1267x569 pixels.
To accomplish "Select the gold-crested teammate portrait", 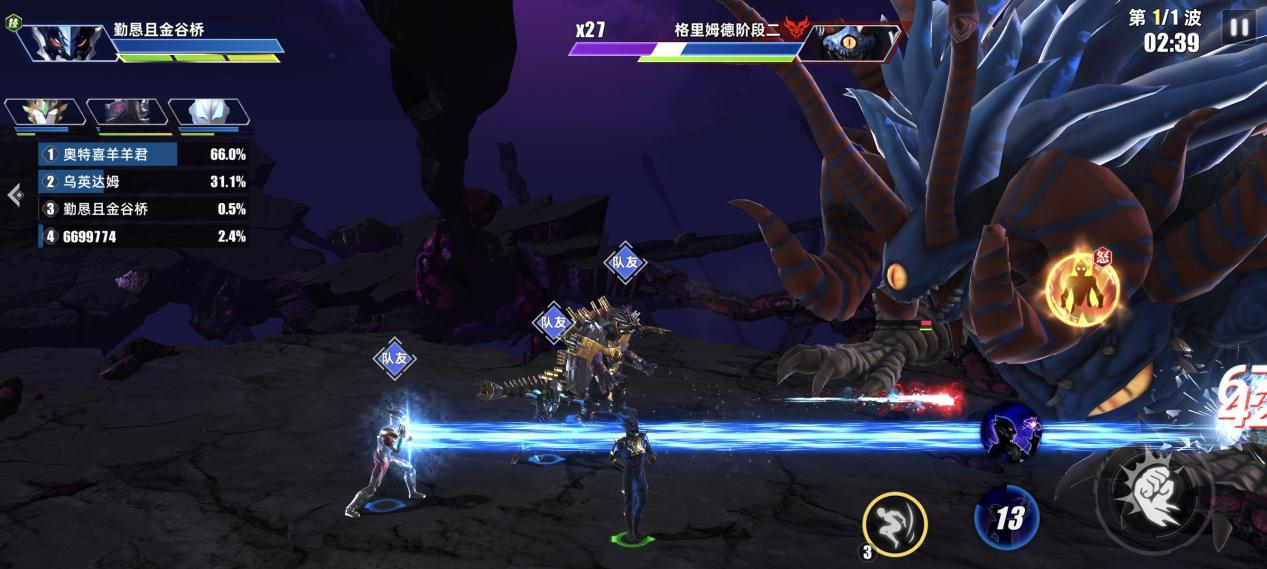I will point(43,113).
